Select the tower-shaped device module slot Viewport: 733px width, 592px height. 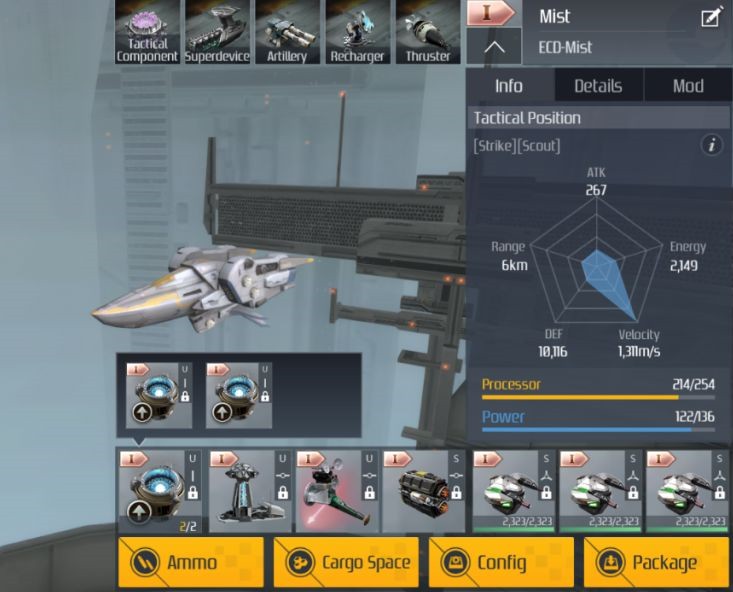248,491
